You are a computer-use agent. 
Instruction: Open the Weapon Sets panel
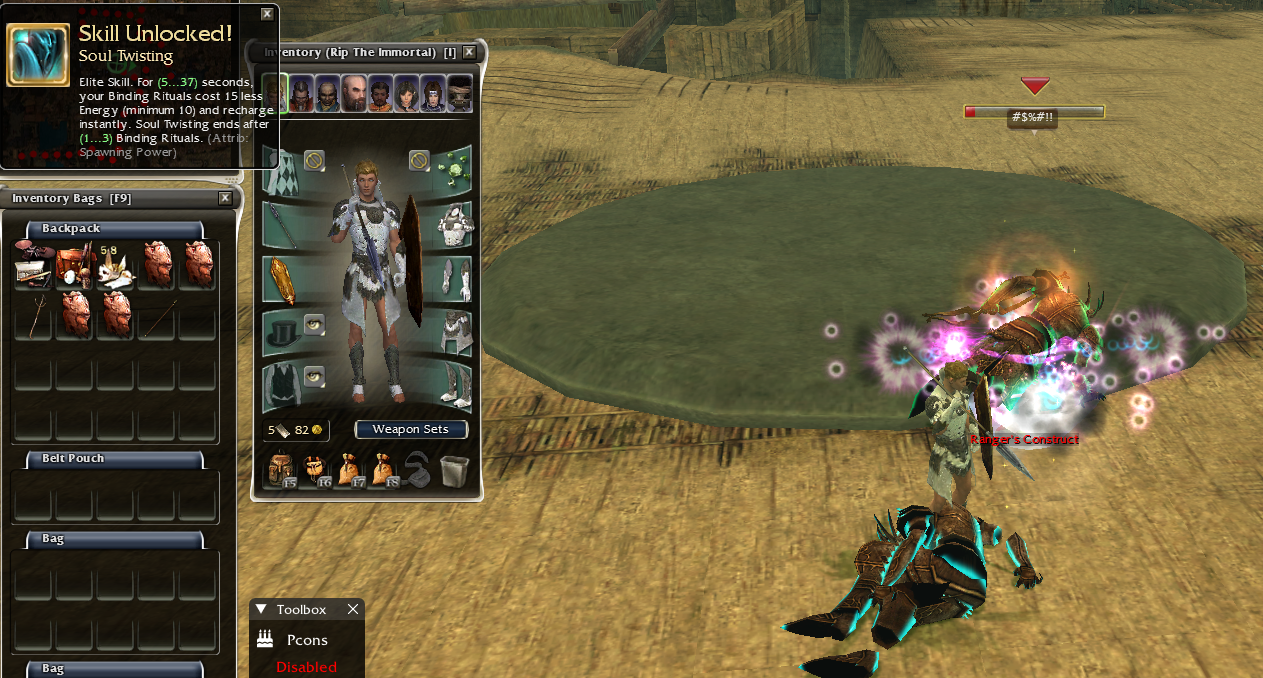point(411,429)
